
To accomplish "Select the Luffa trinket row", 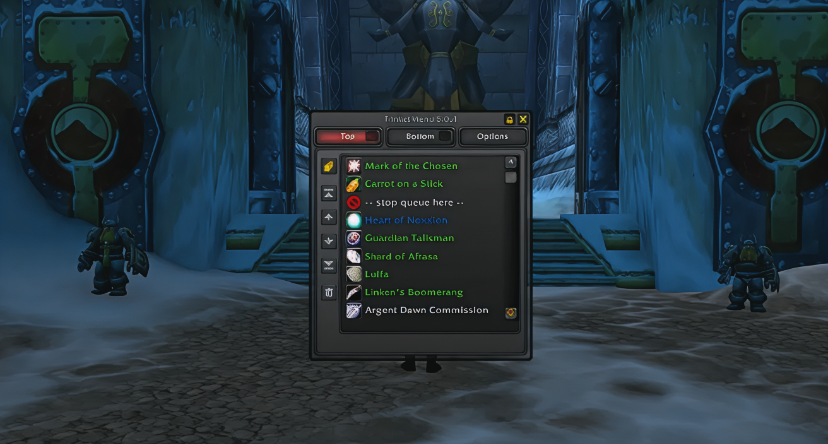I will (x=377, y=274).
